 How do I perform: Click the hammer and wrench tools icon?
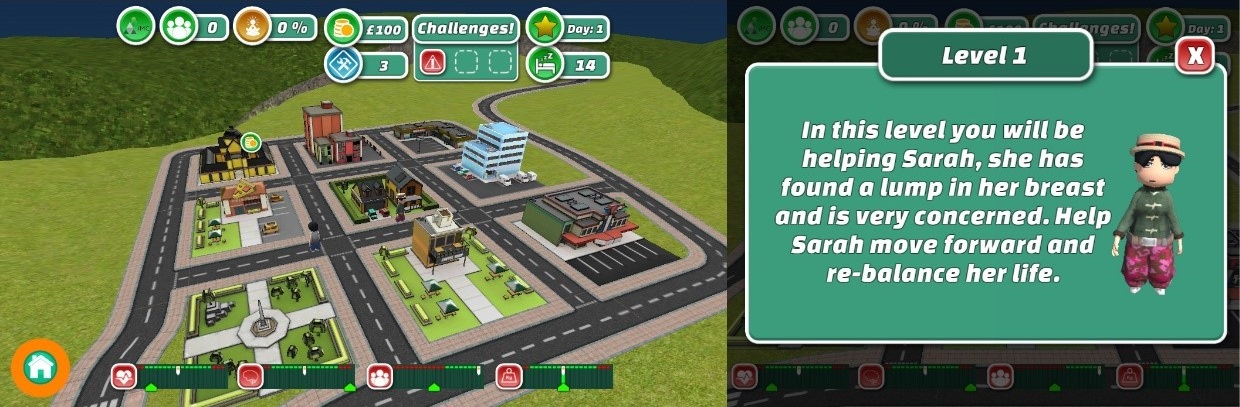(343, 64)
